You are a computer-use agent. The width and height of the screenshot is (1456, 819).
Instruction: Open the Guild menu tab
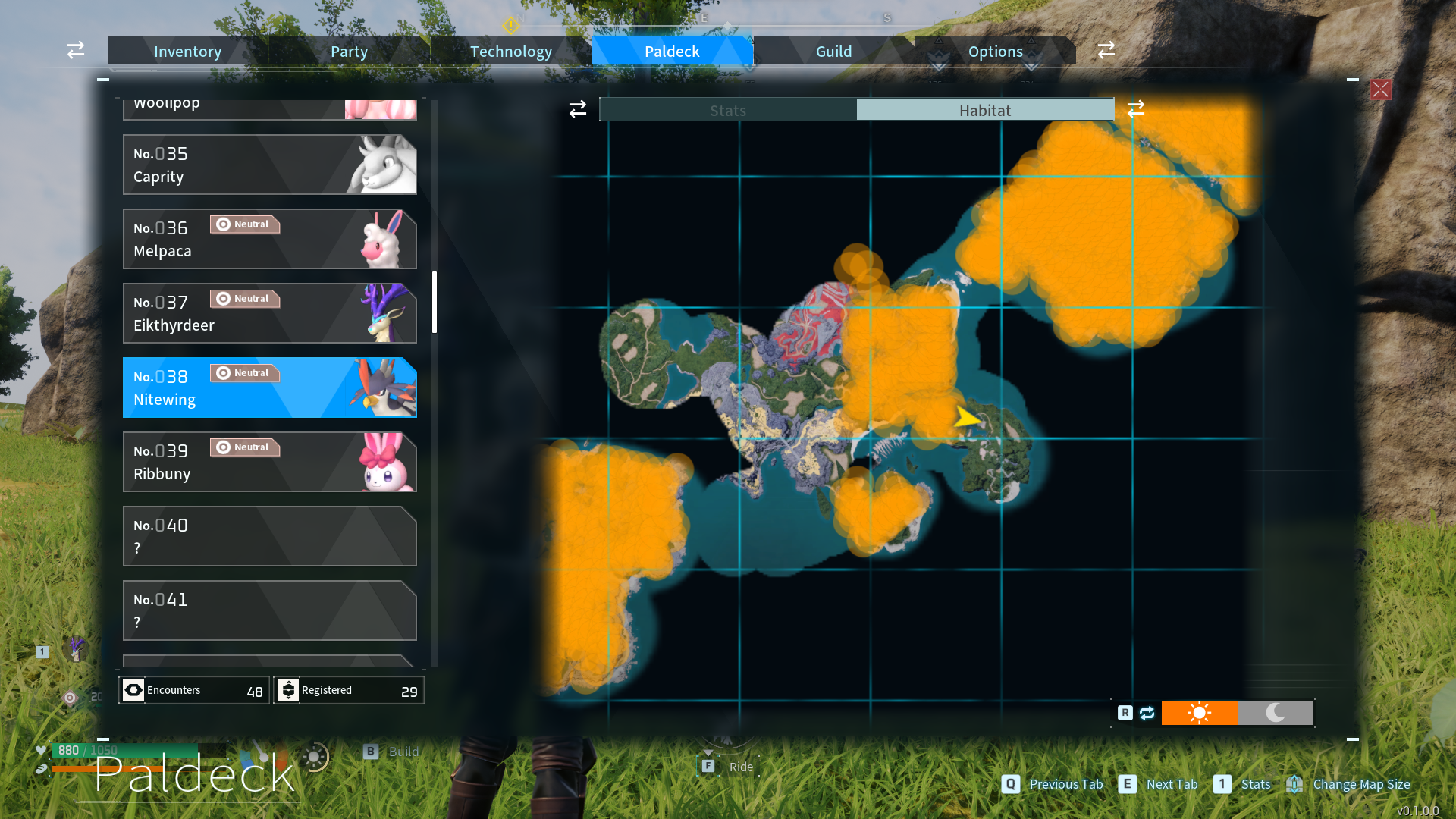[x=833, y=51]
